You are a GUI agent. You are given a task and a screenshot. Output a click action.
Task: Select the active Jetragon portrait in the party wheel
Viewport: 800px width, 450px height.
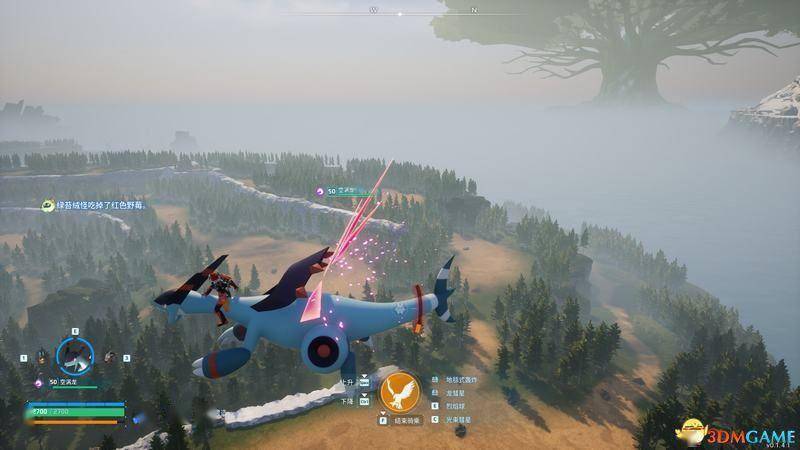74,354
